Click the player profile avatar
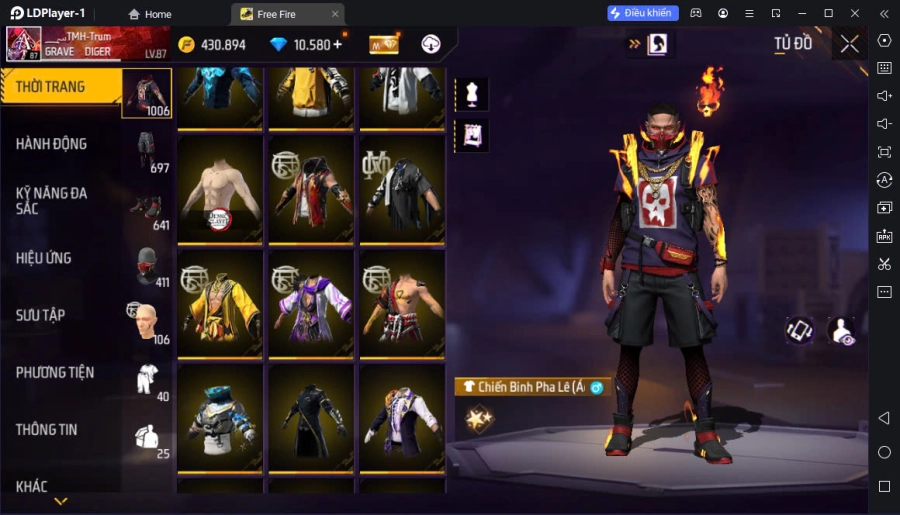Screen dimensions: 900x515 click(x=24, y=44)
